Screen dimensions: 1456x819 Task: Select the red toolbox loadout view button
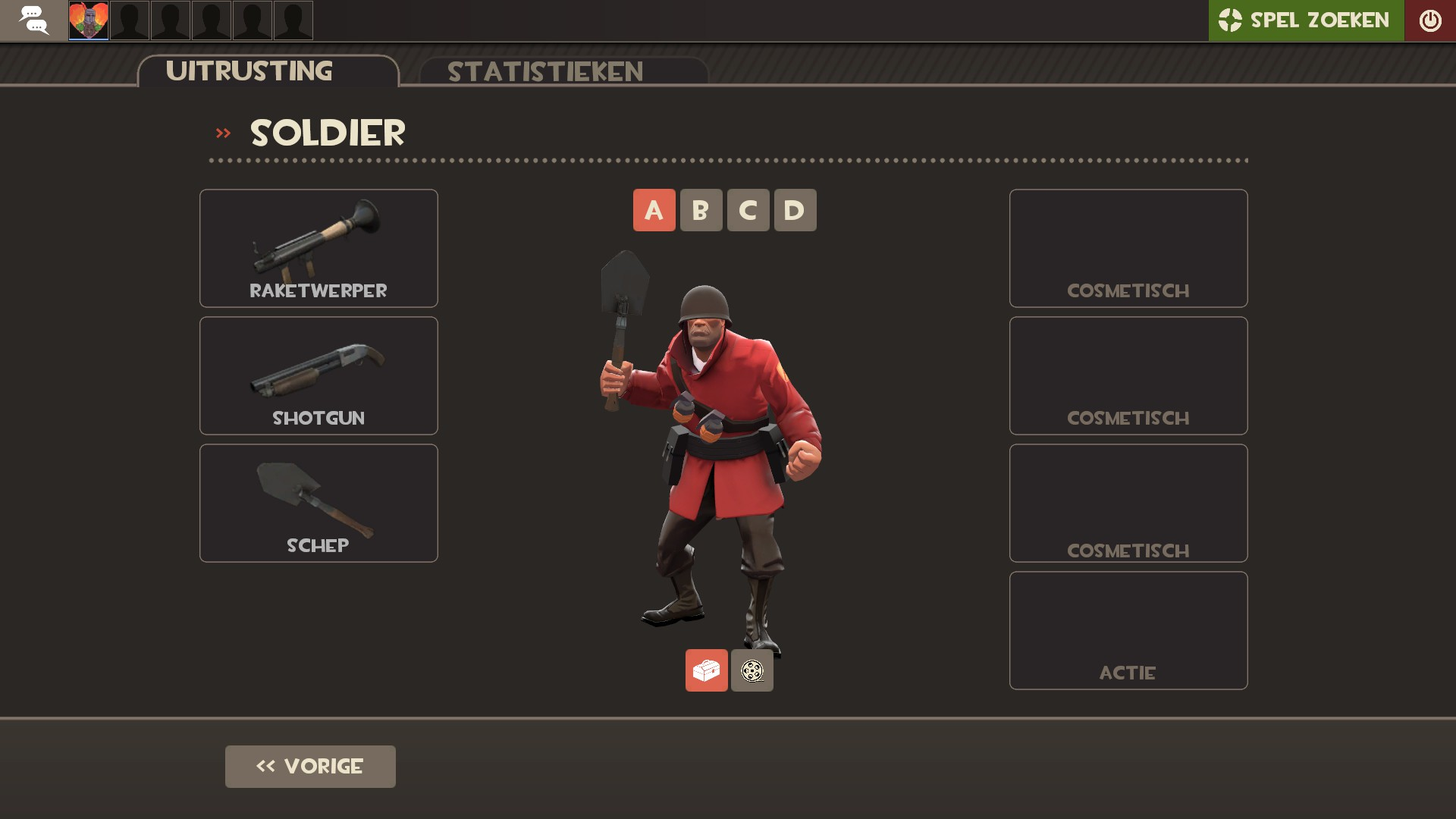pyautogui.click(x=706, y=670)
